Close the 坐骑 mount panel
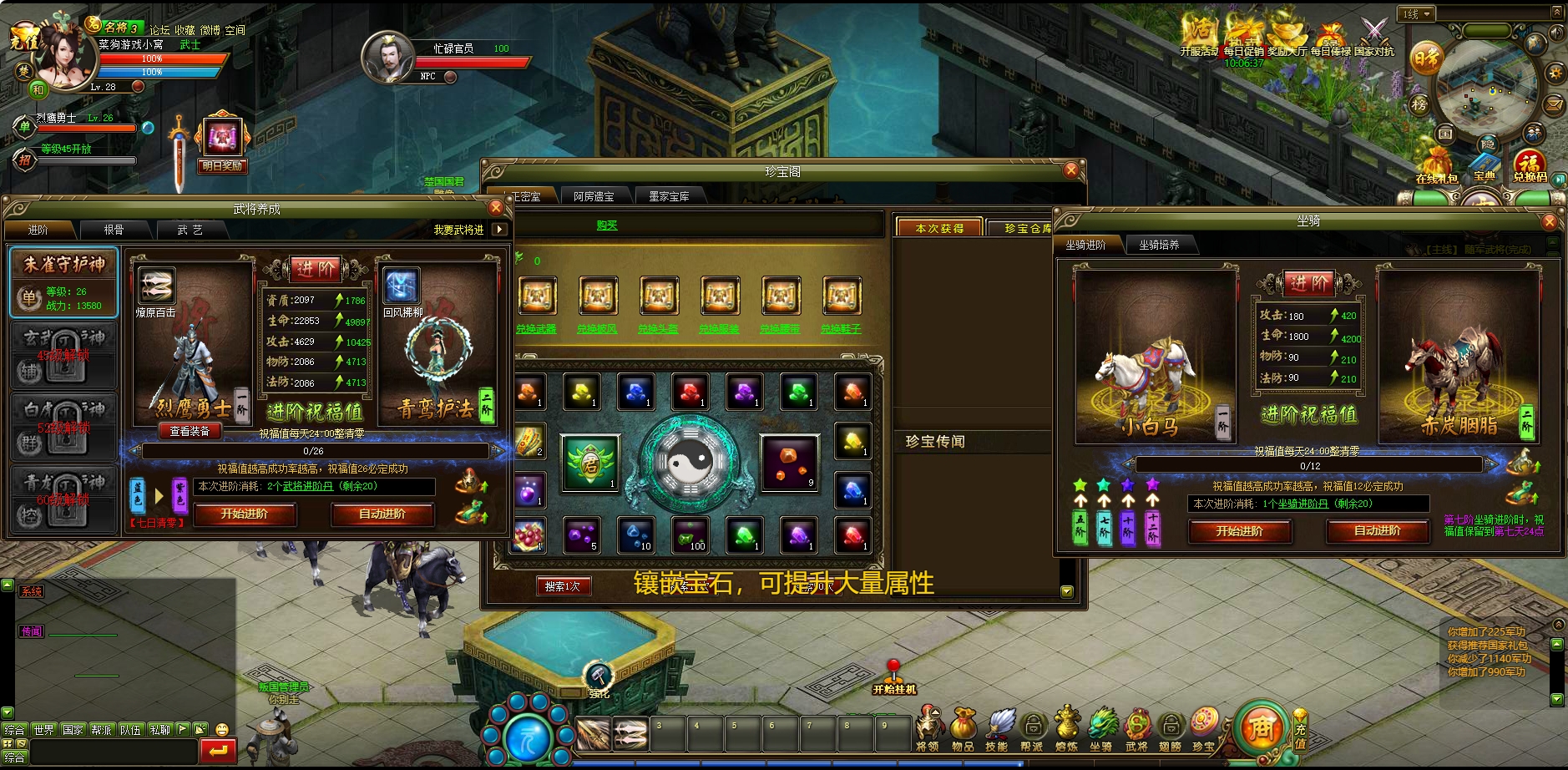 tap(1550, 221)
